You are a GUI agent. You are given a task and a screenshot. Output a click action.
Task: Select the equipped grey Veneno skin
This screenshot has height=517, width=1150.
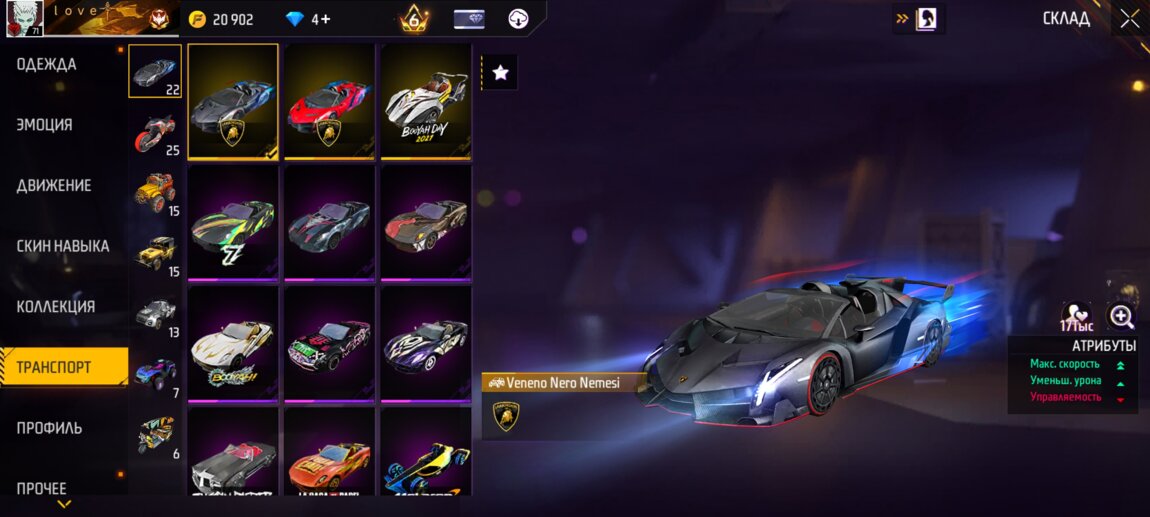tap(233, 101)
